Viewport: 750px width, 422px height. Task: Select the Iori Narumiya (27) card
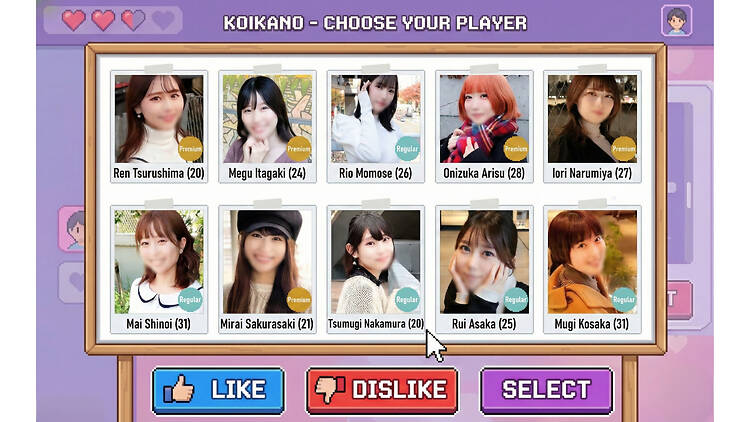[592, 125]
